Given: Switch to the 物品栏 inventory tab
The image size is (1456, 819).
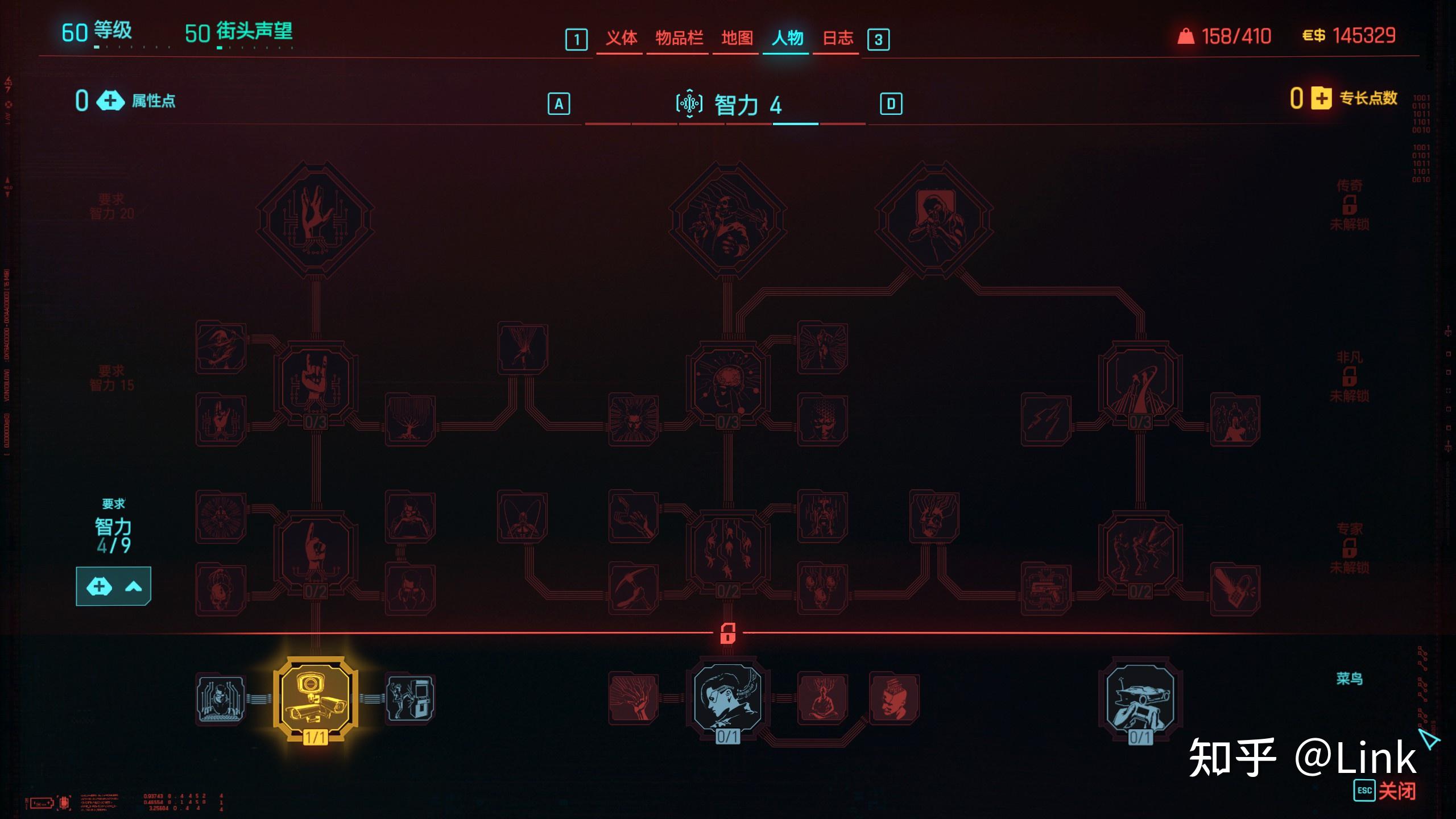Looking at the screenshot, I should 679,38.
